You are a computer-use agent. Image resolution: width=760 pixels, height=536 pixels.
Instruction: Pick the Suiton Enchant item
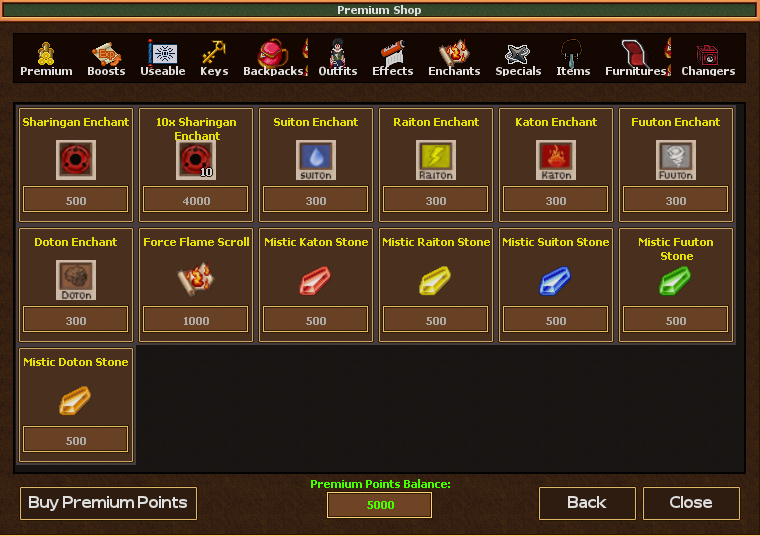(316, 160)
